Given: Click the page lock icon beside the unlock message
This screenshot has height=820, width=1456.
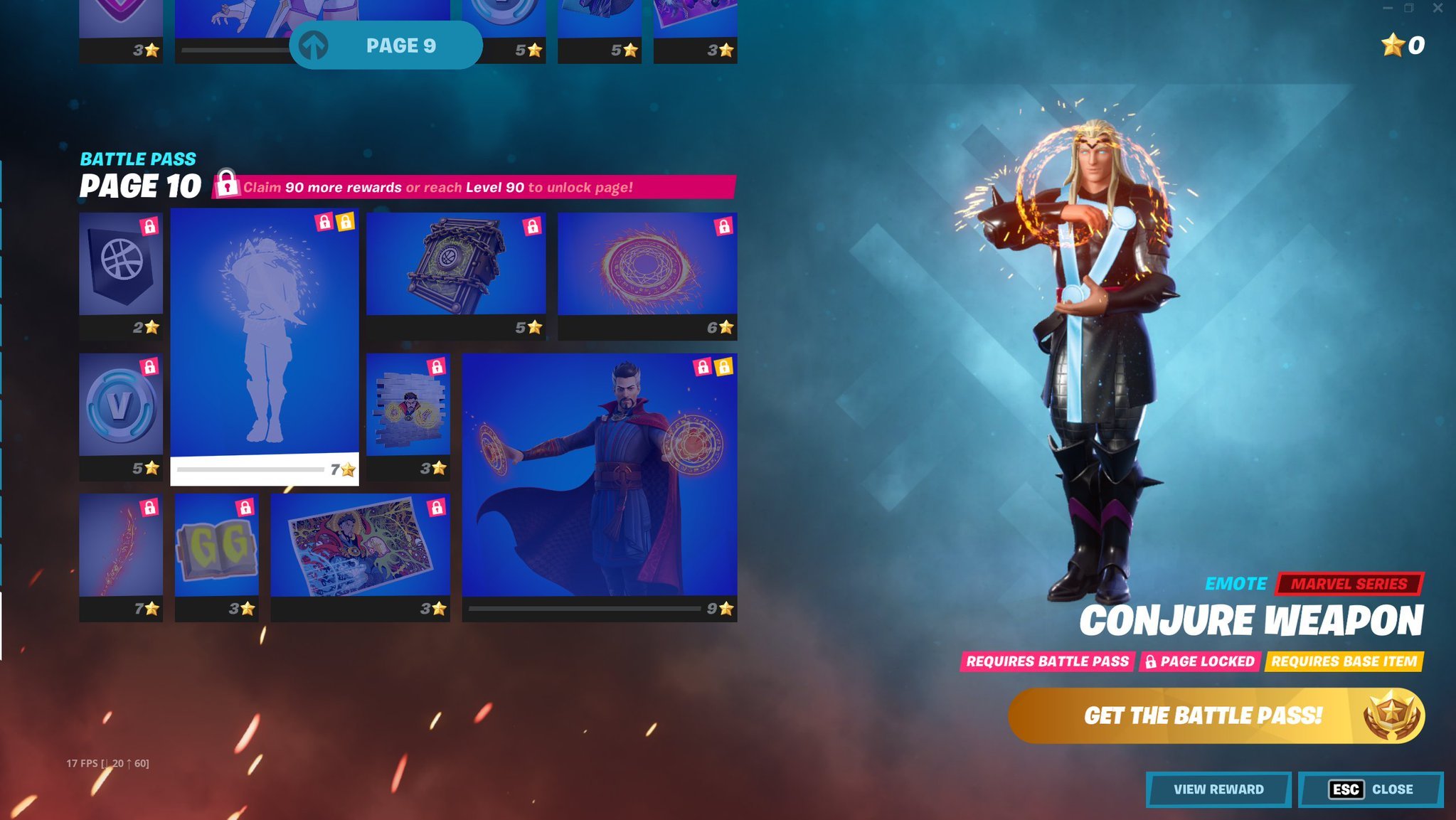Looking at the screenshot, I should click(x=228, y=187).
